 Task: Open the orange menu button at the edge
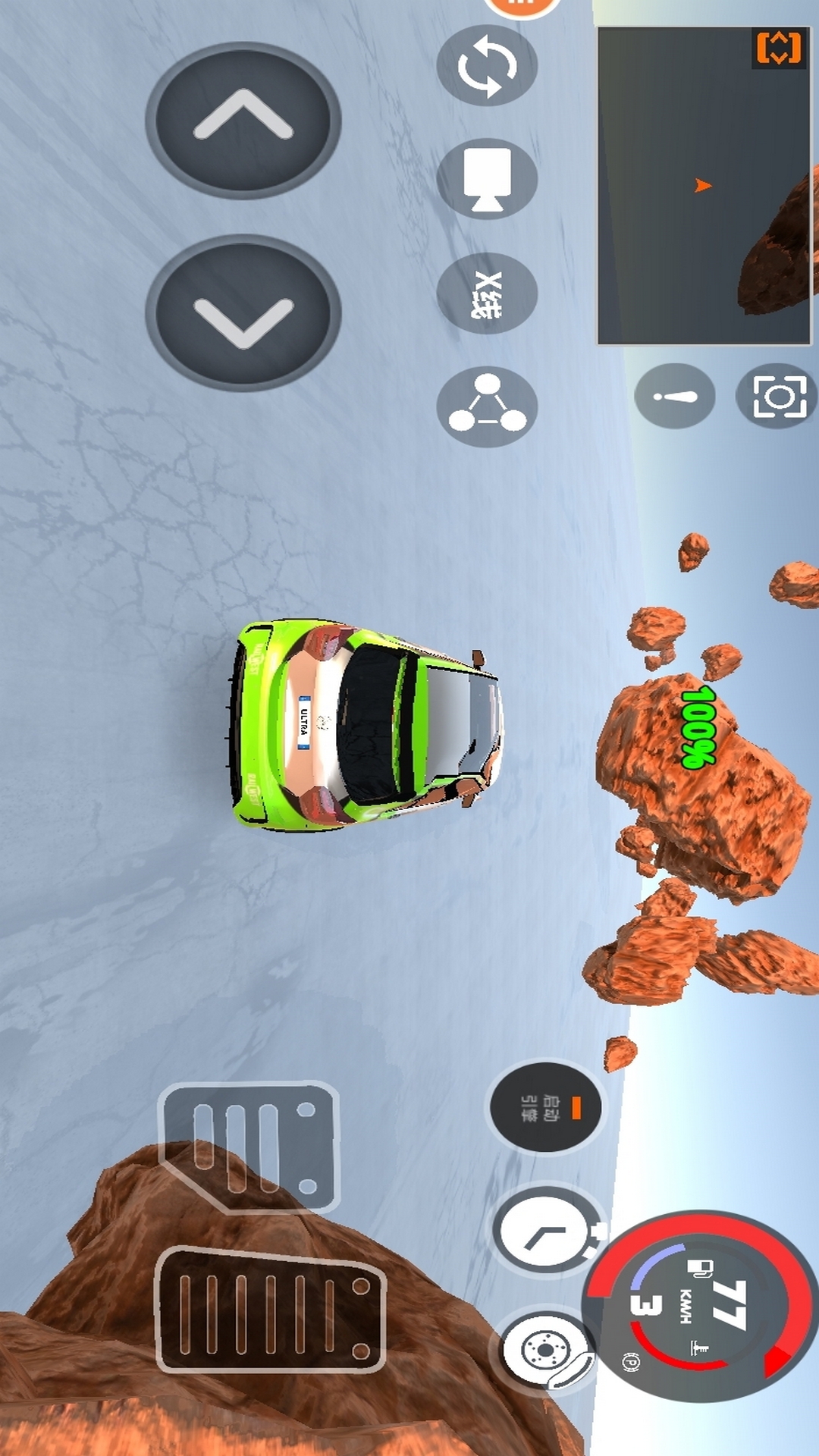522,6
